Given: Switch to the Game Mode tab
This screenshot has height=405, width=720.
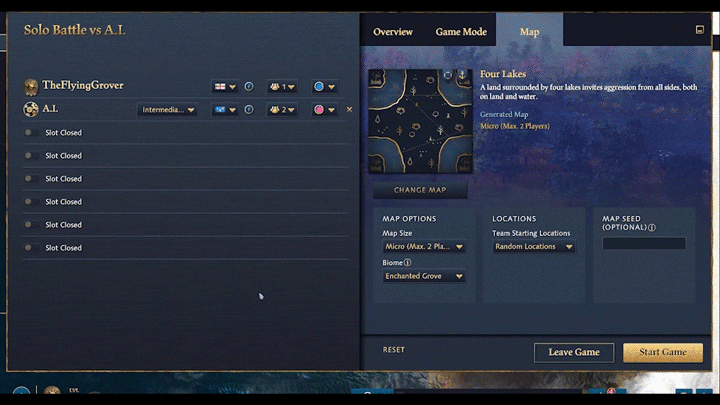Looking at the screenshot, I should [x=461, y=32].
